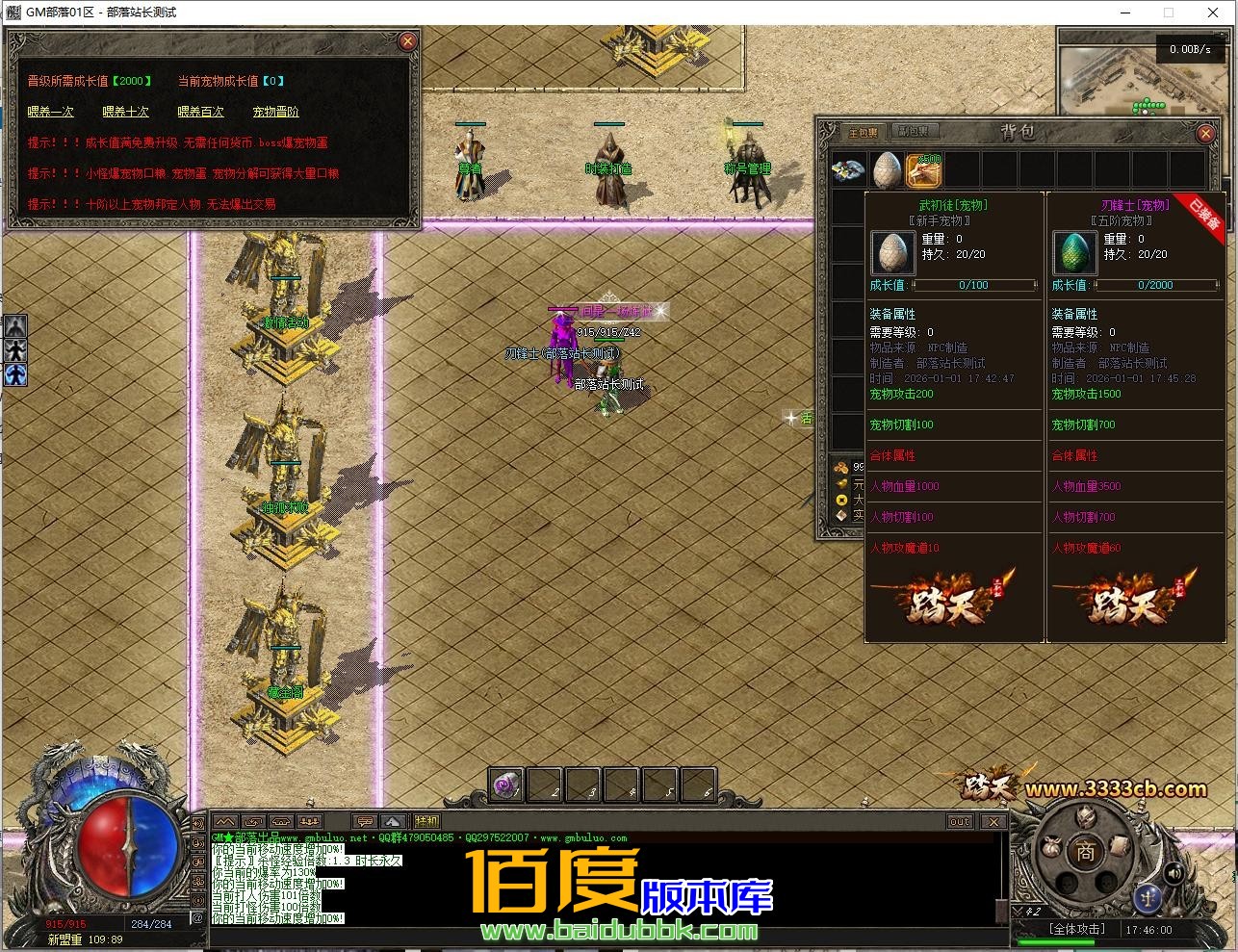Click the book icon right of the shop circle
Image resolution: width=1238 pixels, height=952 pixels.
tap(1119, 845)
